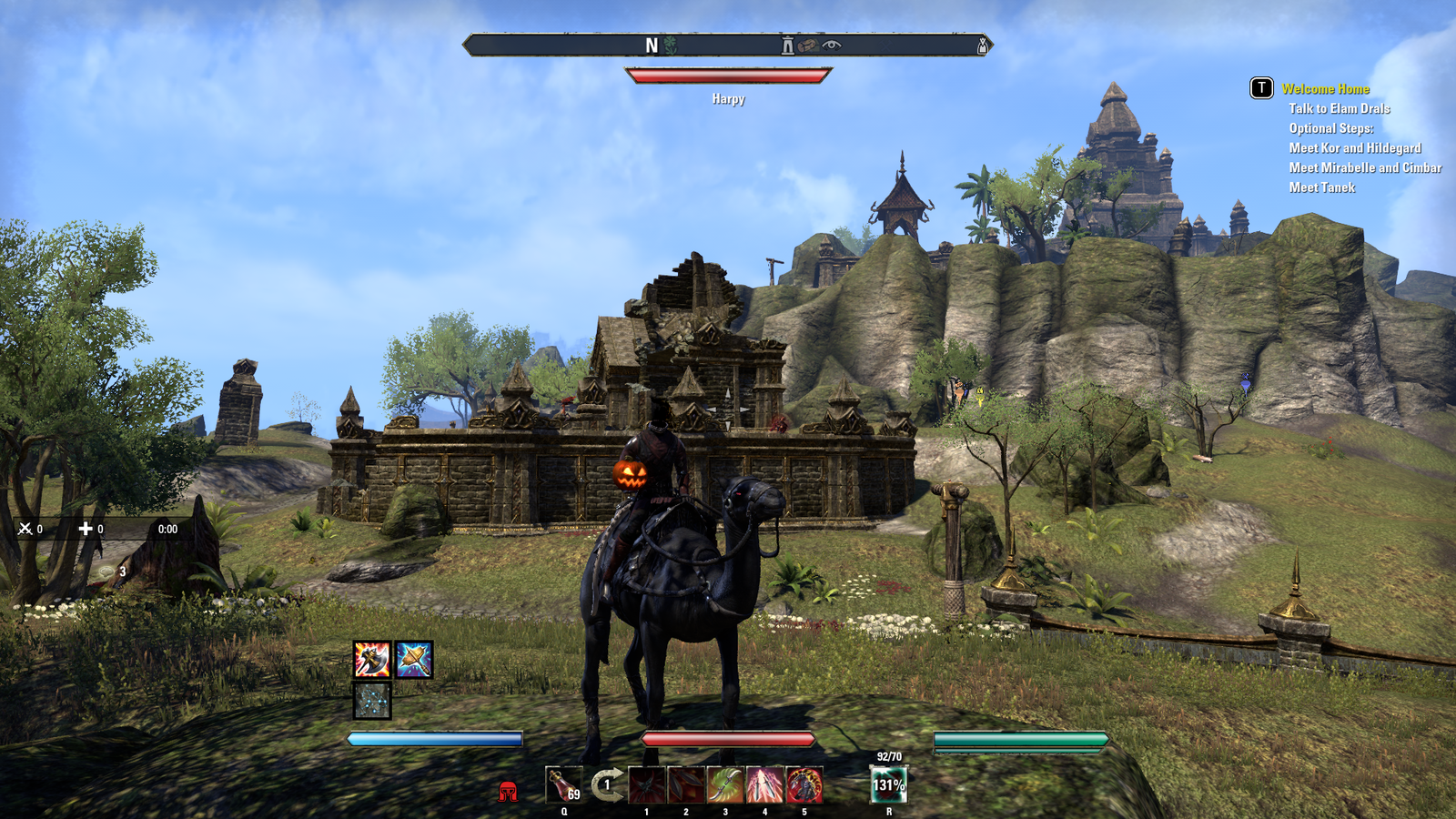This screenshot has width=1456, height=819.
Task: Click the tower marker on the compass
Action: click(787, 45)
